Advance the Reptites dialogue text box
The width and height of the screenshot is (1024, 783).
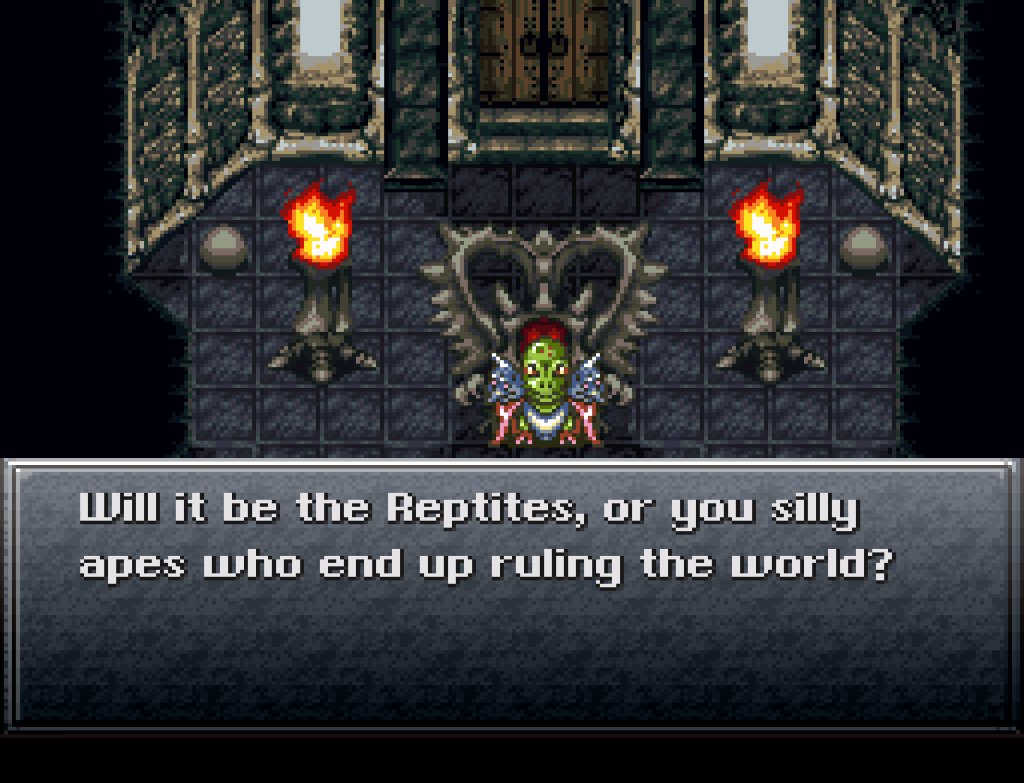512,593
